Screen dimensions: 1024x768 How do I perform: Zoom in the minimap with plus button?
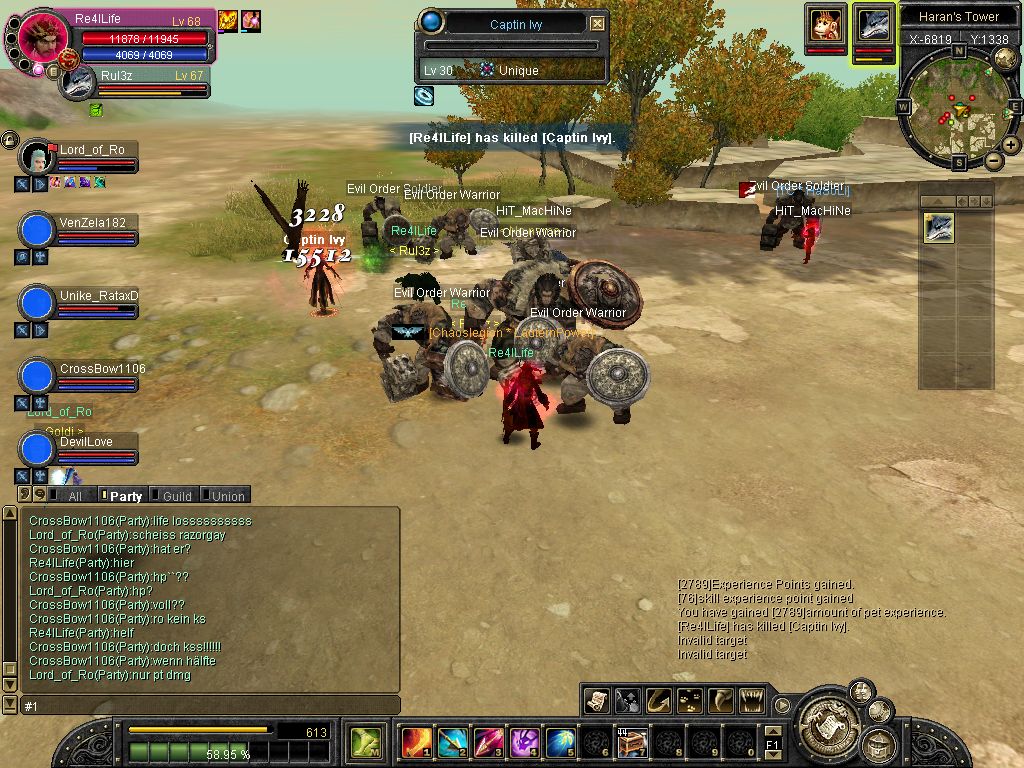pos(1011,145)
